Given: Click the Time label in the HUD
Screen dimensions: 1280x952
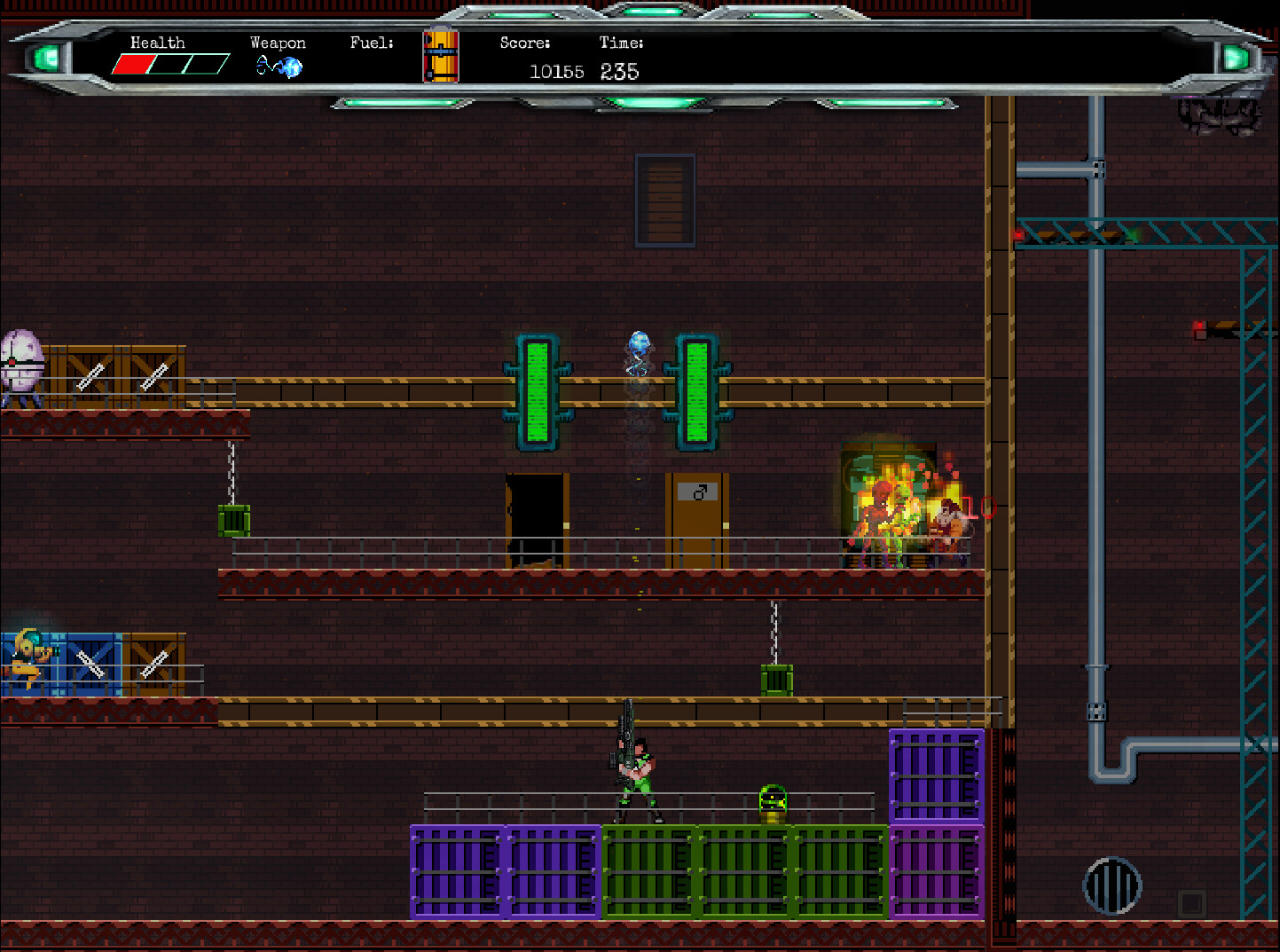Looking at the screenshot, I should pos(622,42).
